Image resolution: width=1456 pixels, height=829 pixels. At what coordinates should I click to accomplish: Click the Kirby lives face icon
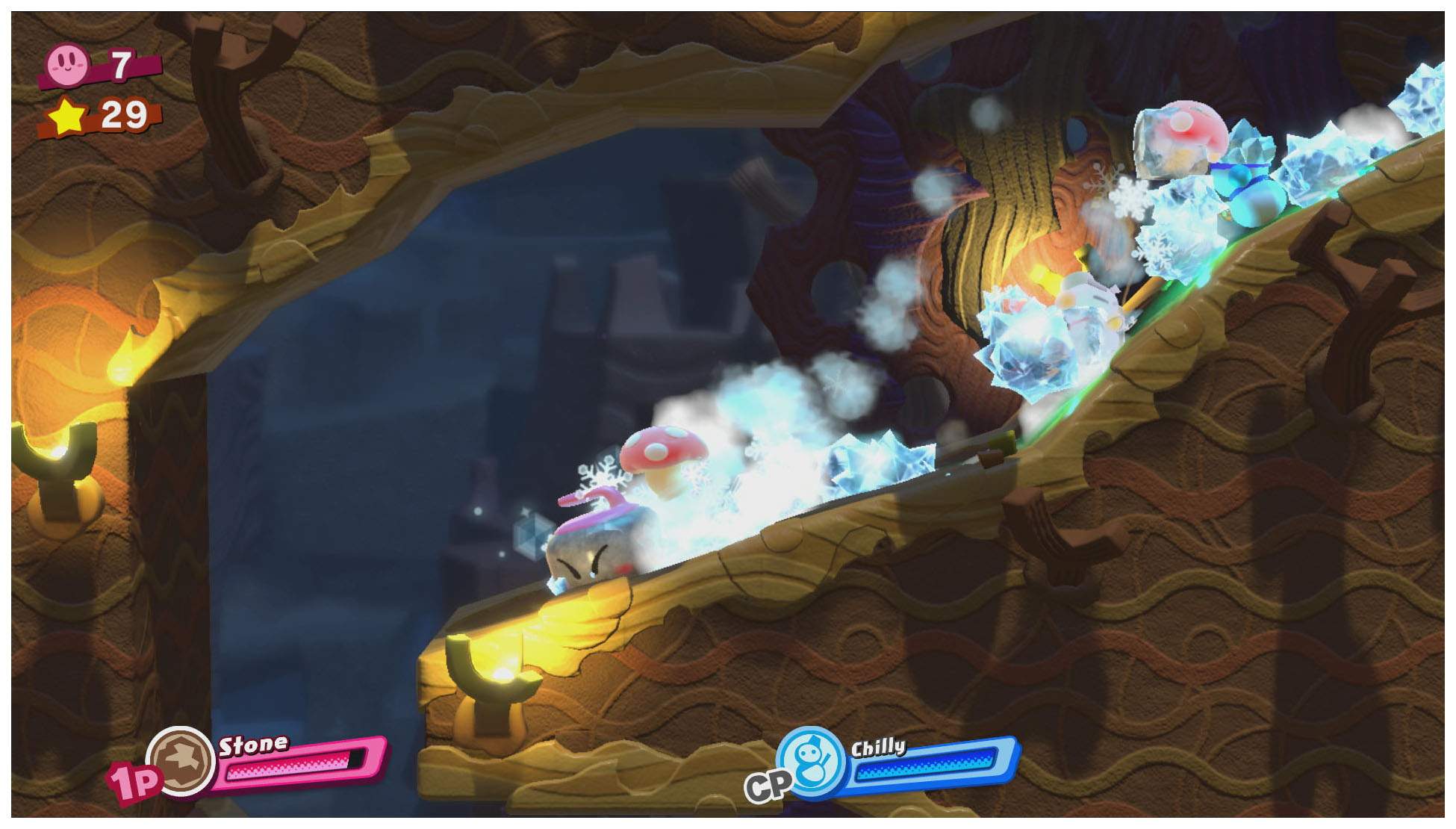click(x=69, y=63)
